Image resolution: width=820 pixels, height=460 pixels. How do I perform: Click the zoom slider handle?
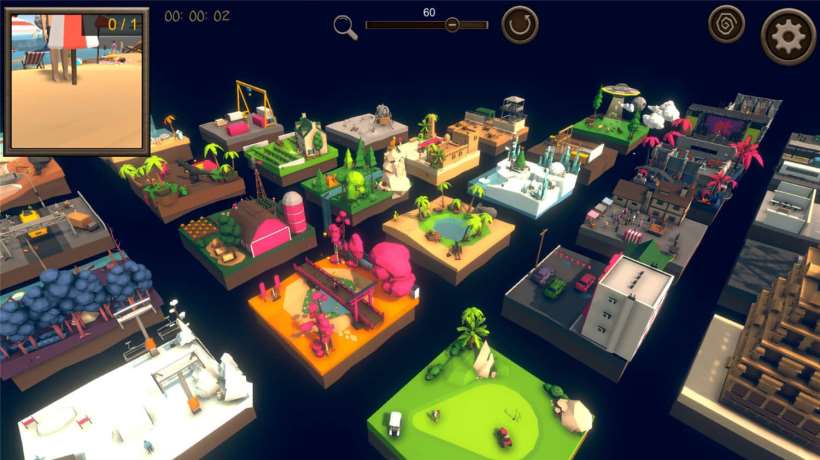pos(452,25)
